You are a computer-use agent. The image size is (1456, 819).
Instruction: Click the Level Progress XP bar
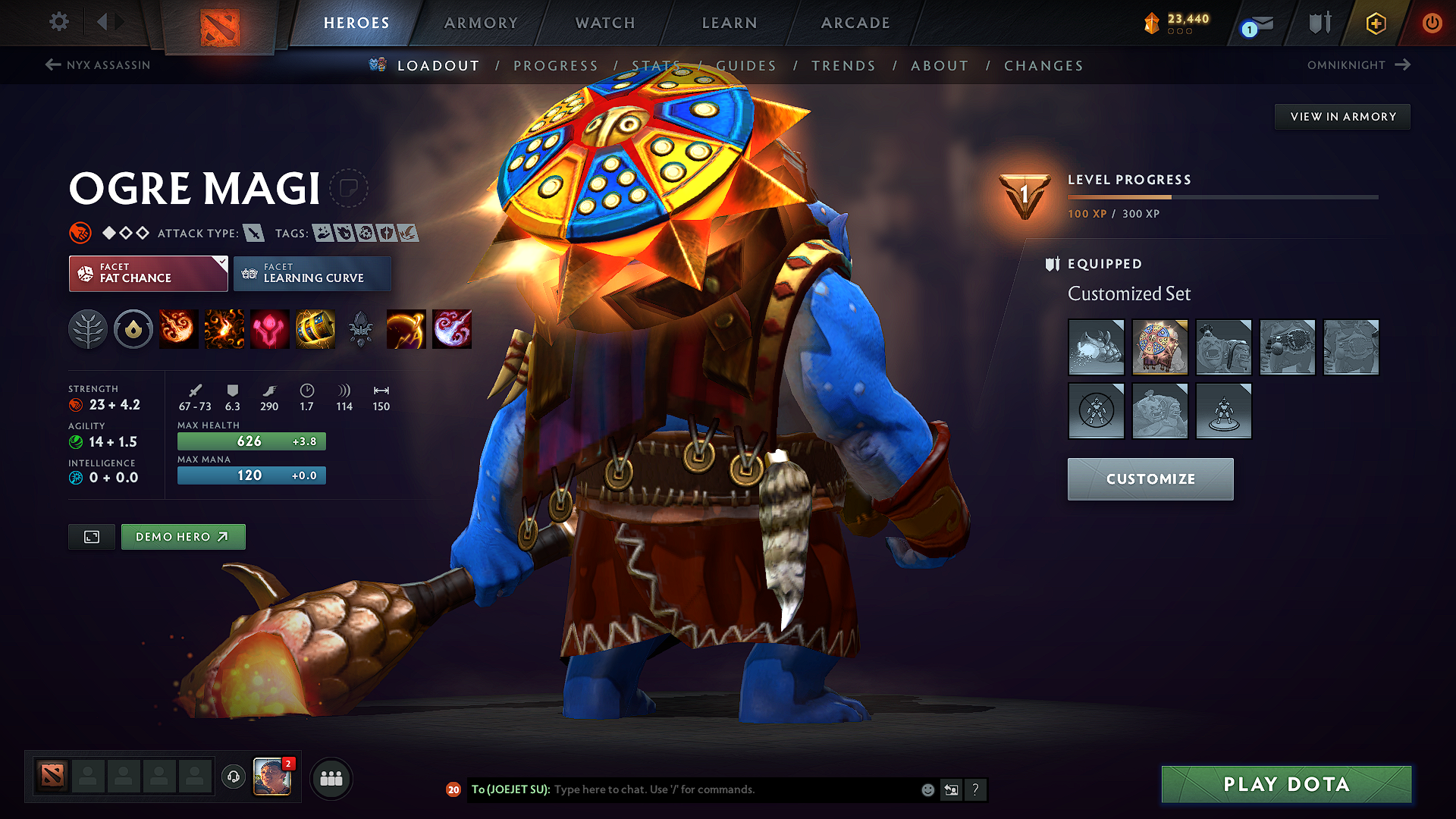pyautogui.click(x=1221, y=196)
